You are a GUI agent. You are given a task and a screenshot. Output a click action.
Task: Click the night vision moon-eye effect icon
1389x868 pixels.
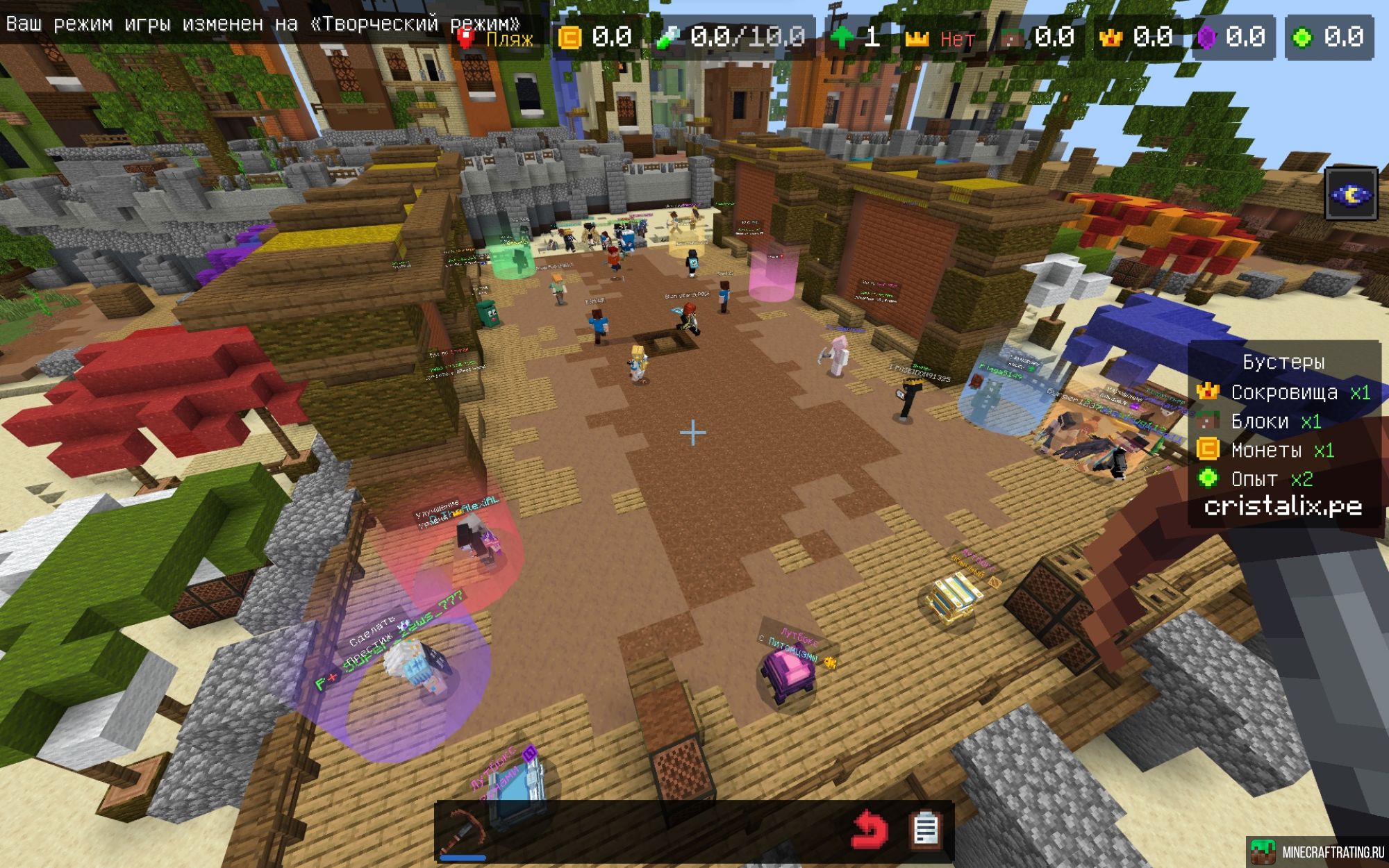(1351, 194)
